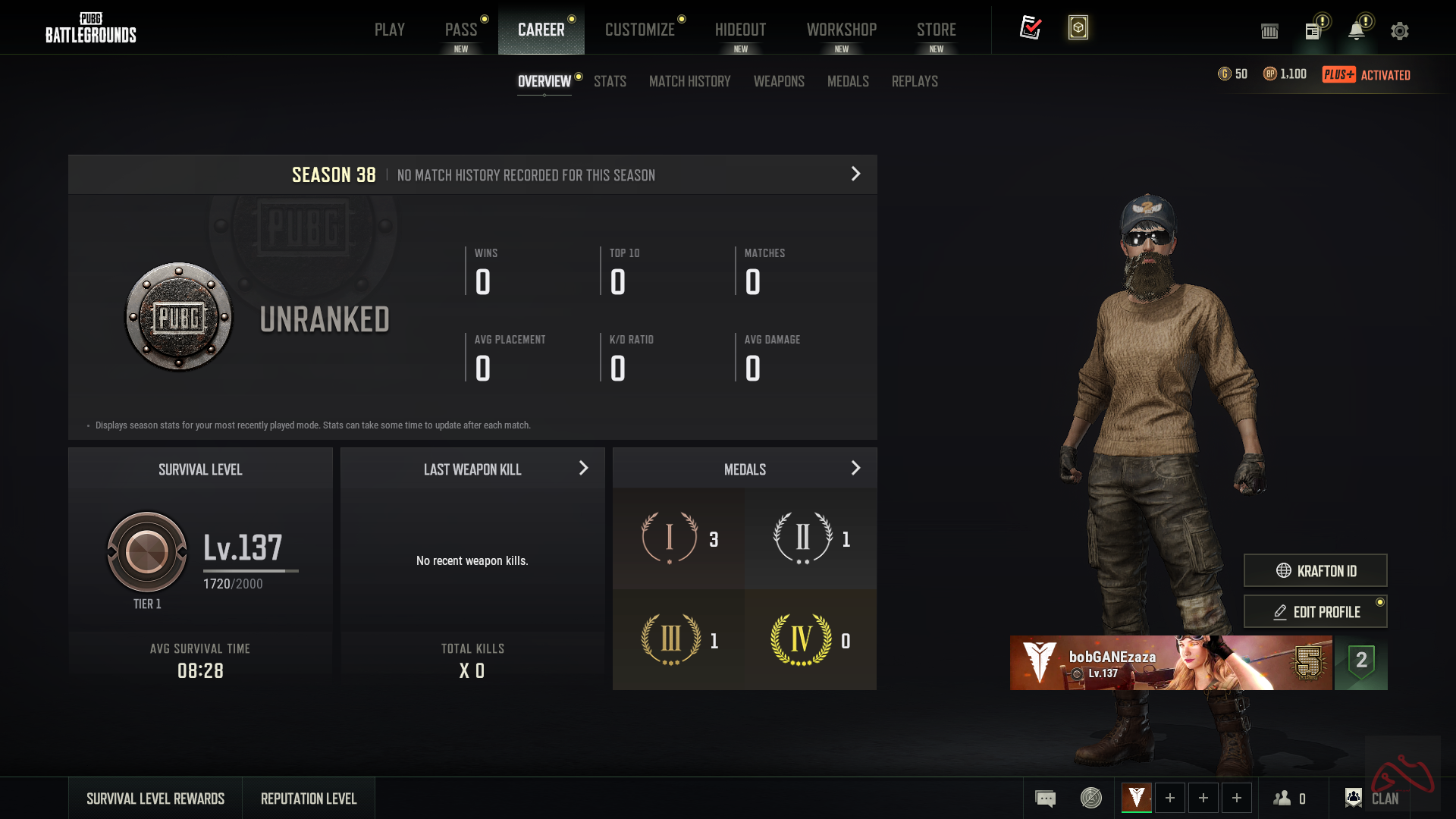Screen dimensions: 1456x819
Task: Click an empty team slot plus box
Action: [1170, 798]
